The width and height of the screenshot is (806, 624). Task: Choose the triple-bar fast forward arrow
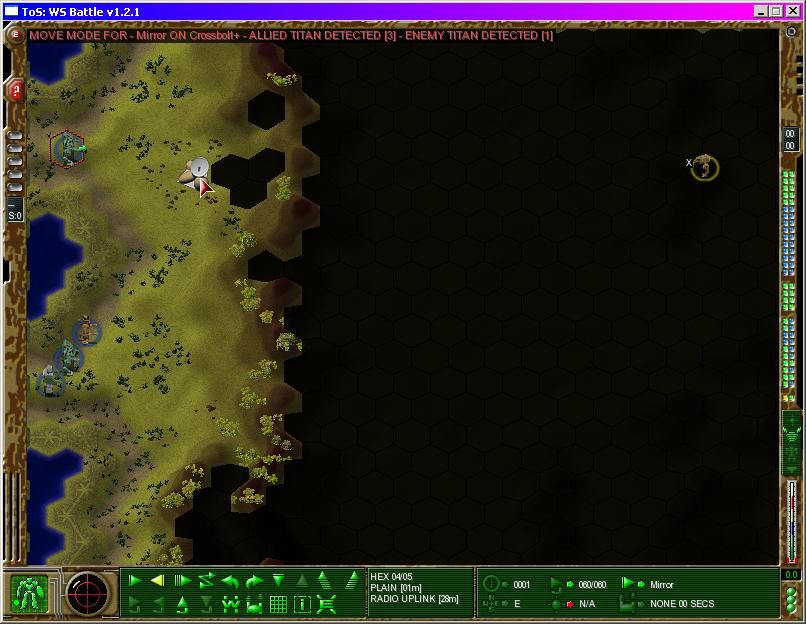pos(182,581)
